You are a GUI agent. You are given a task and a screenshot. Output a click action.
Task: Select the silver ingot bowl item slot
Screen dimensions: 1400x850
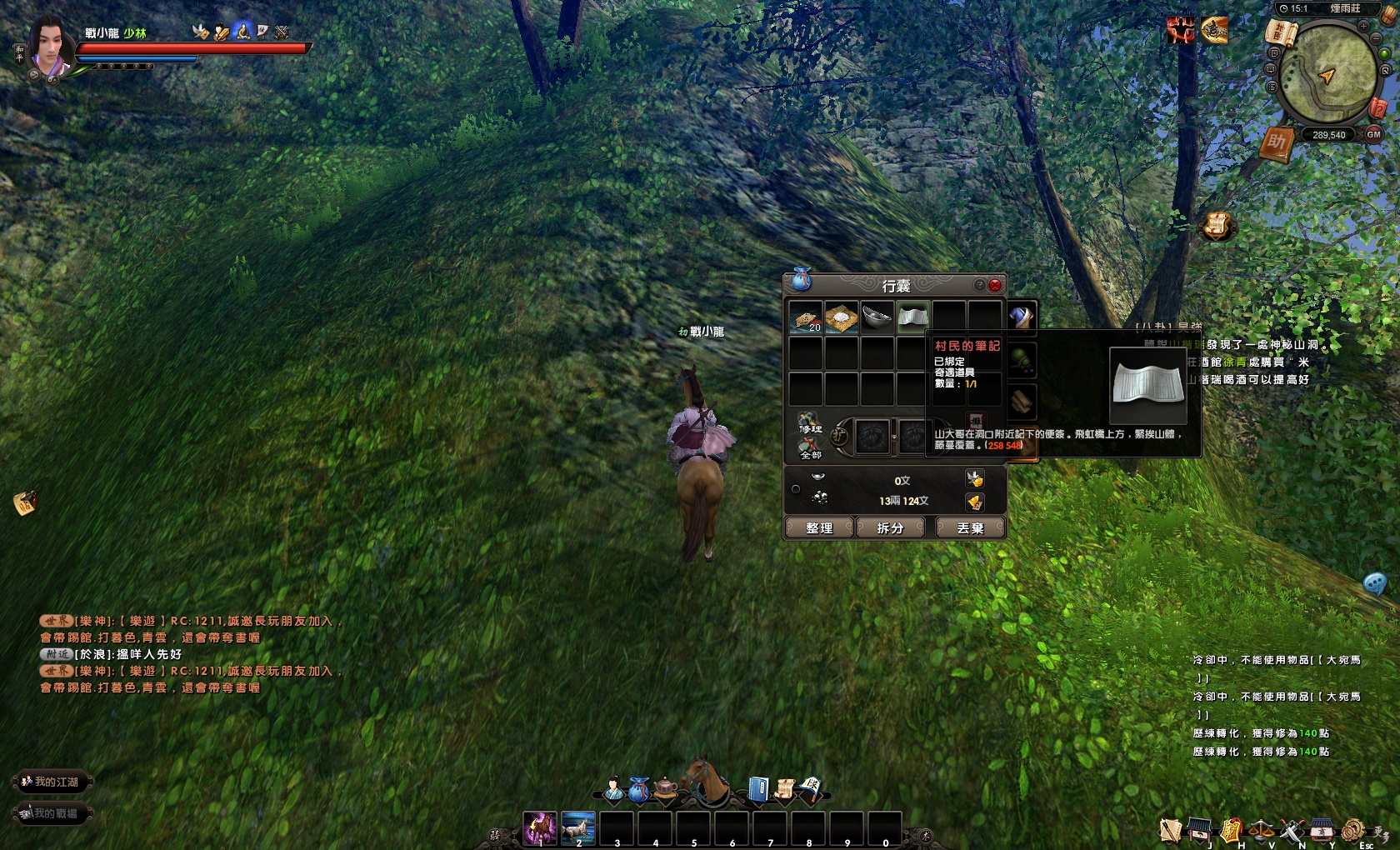877,317
